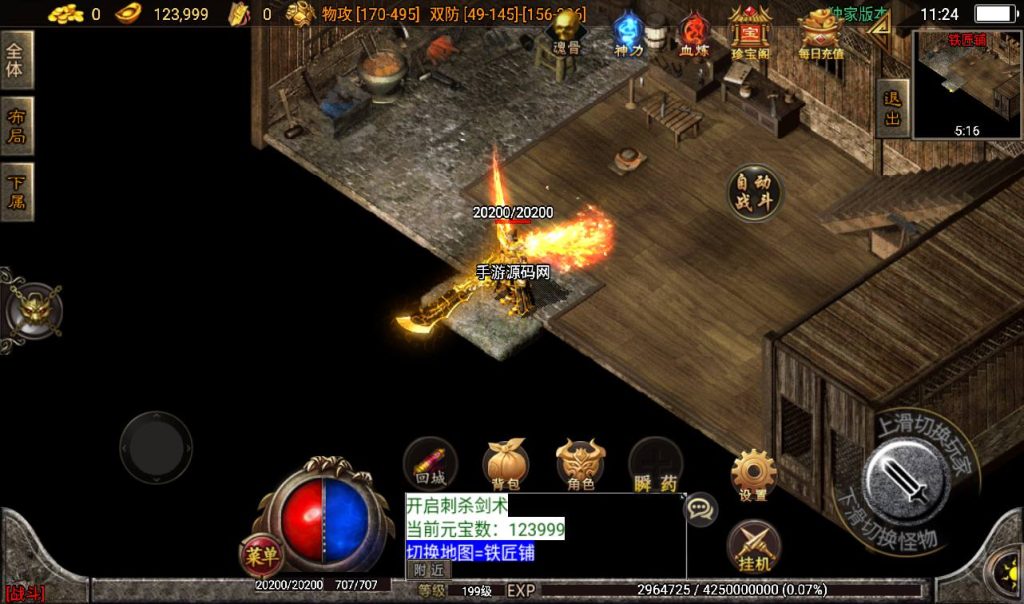Viewport: 1024px width, 604px height.
Task: Open the 血炼 red icon
Action: coord(692,33)
